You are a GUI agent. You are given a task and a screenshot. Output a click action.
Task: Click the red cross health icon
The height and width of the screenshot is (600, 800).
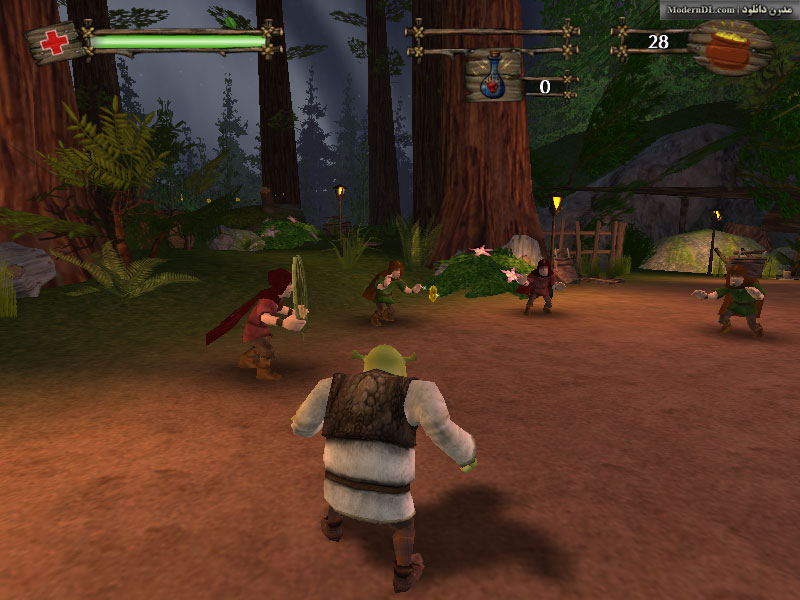(55, 43)
